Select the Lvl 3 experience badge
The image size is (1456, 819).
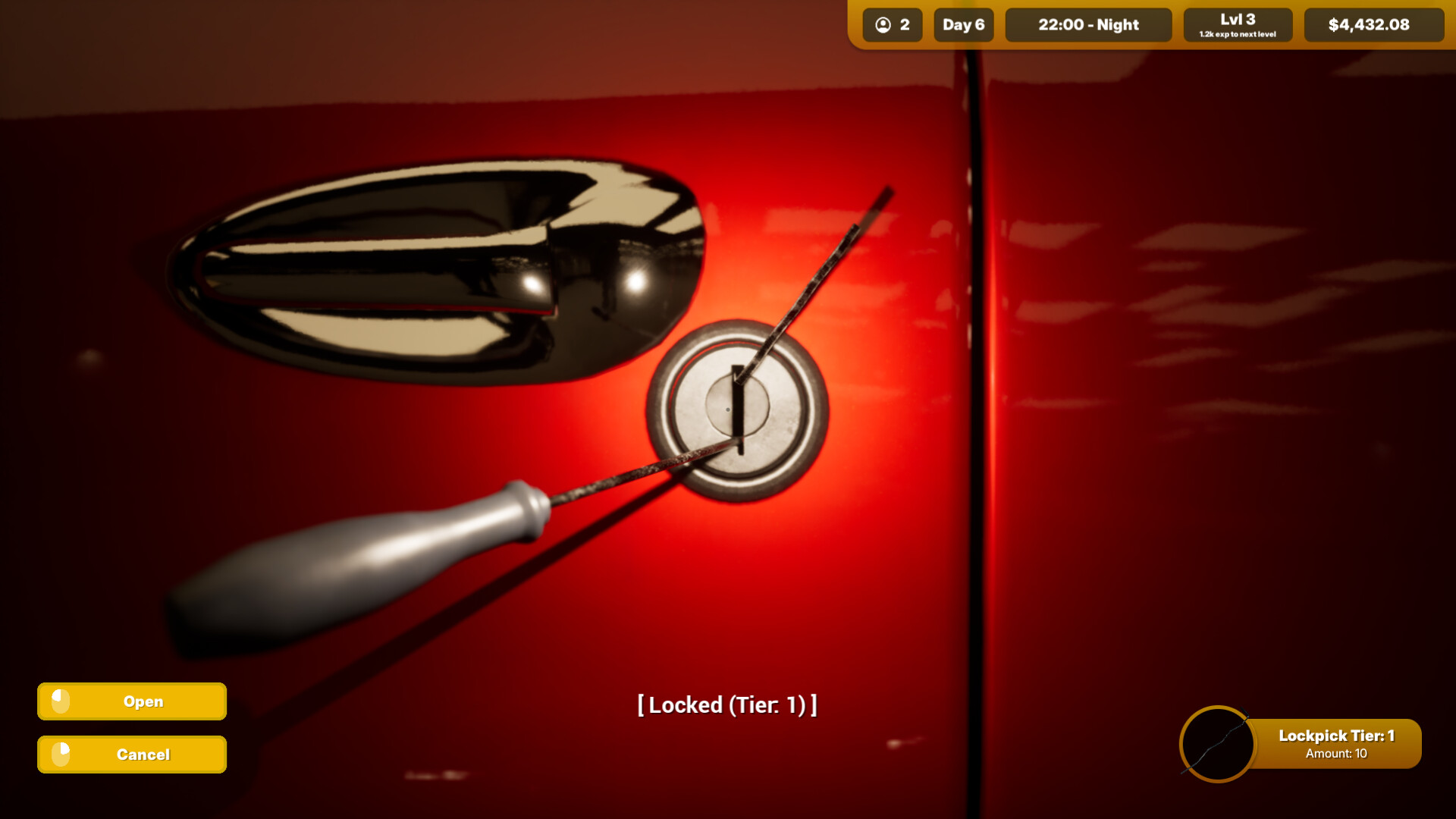tap(1237, 24)
